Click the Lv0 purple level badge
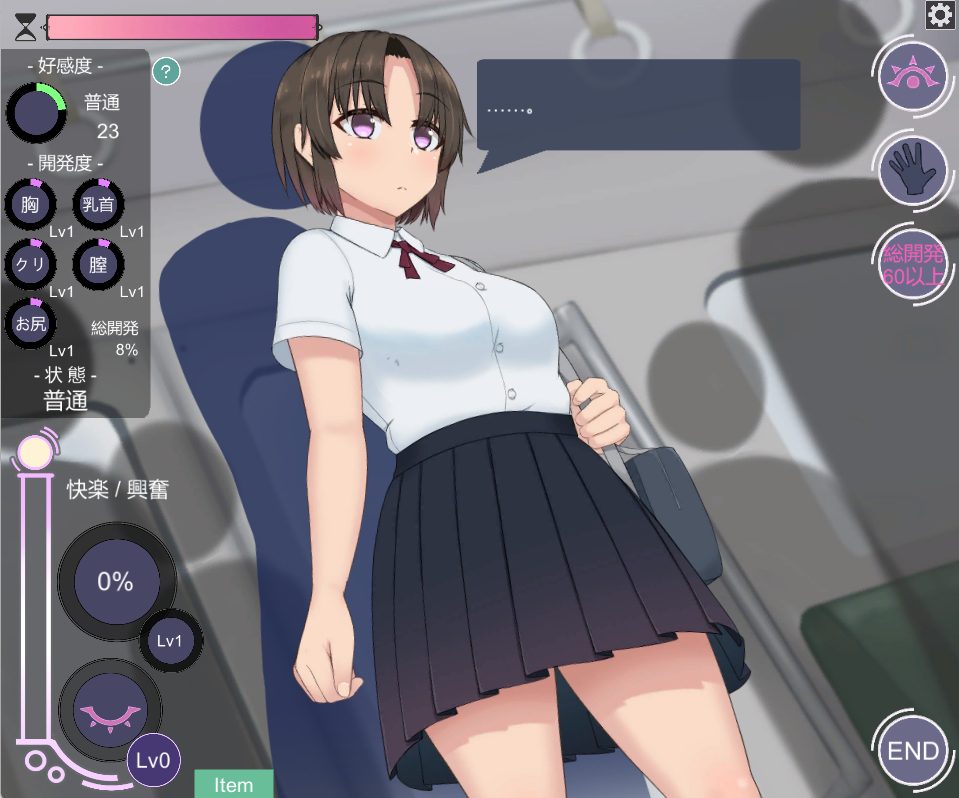 pyautogui.click(x=154, y=762)
